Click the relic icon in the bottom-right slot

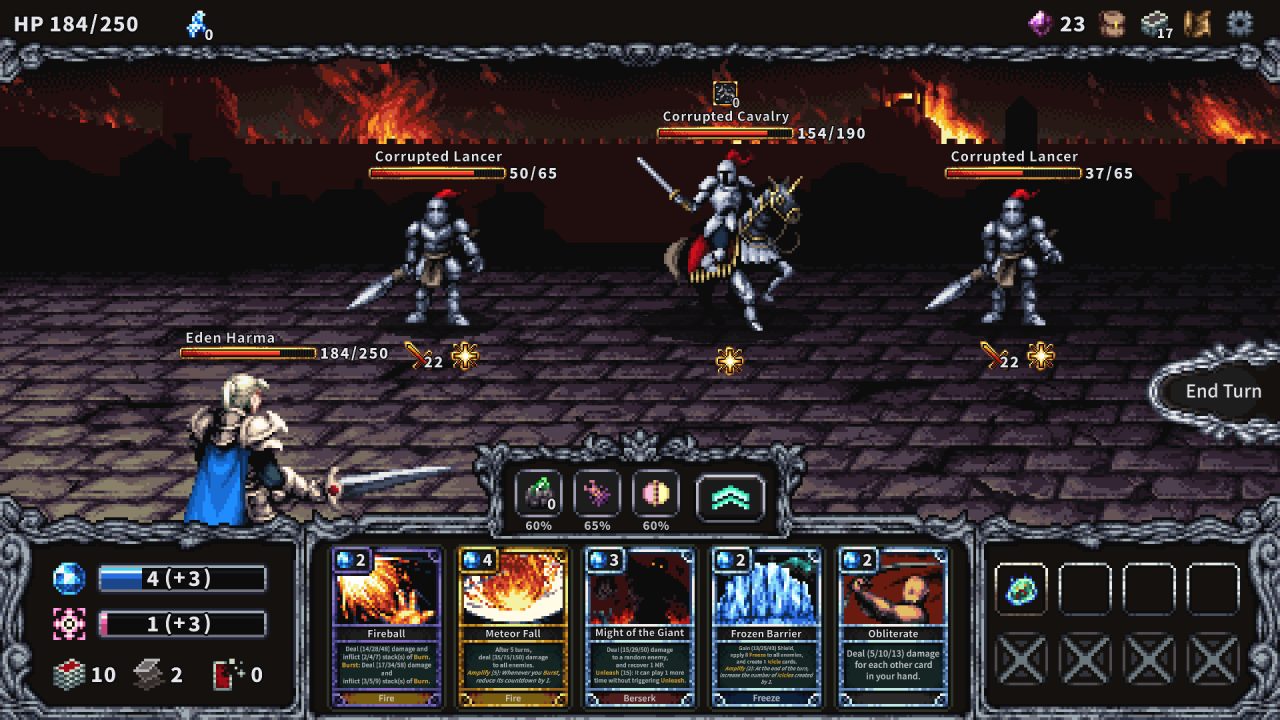click(1021, 591)
